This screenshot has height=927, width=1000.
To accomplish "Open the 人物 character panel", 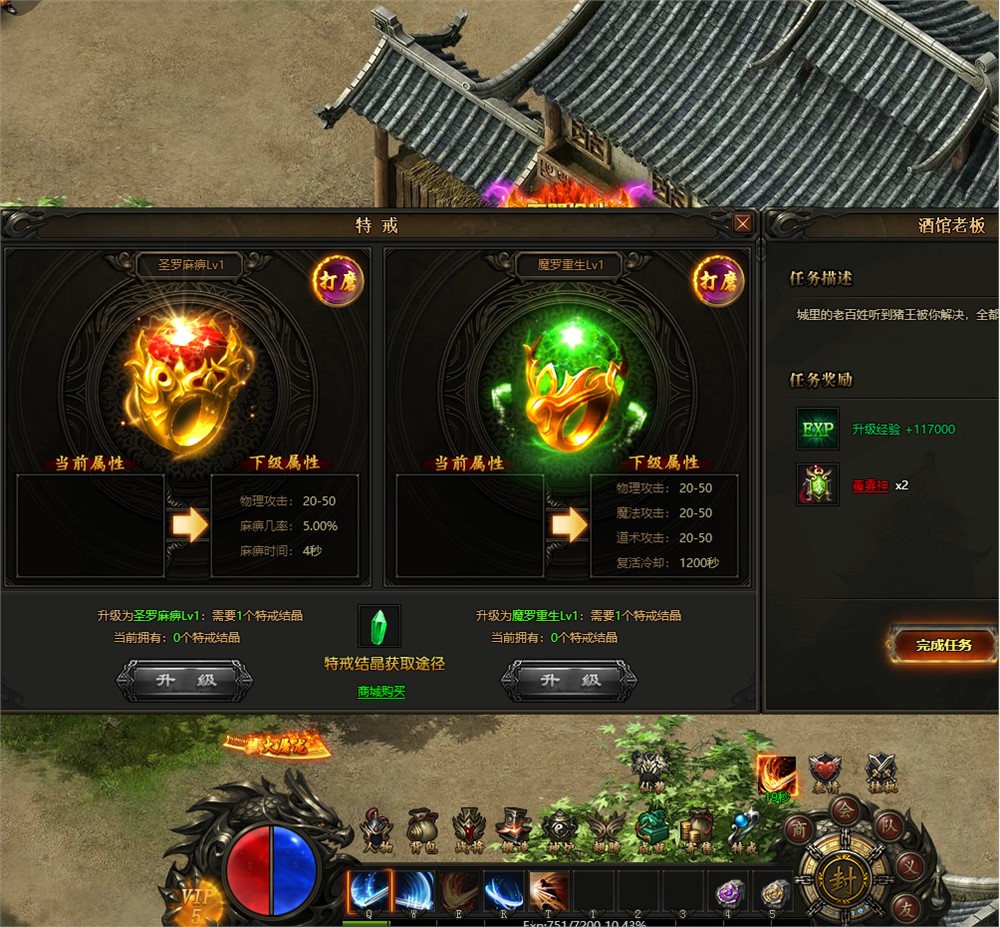I will 376,829.
